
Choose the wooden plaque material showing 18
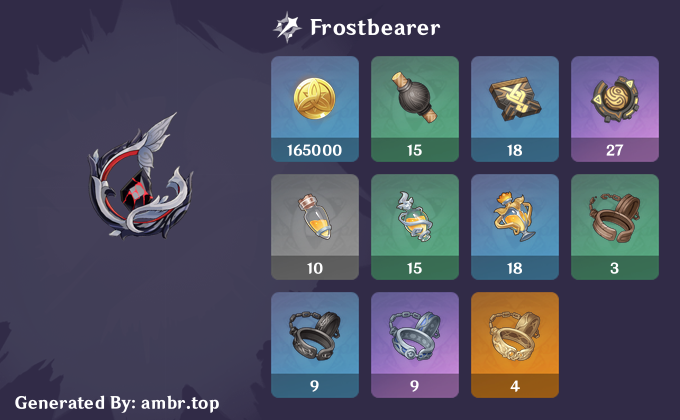coord(514,107)
